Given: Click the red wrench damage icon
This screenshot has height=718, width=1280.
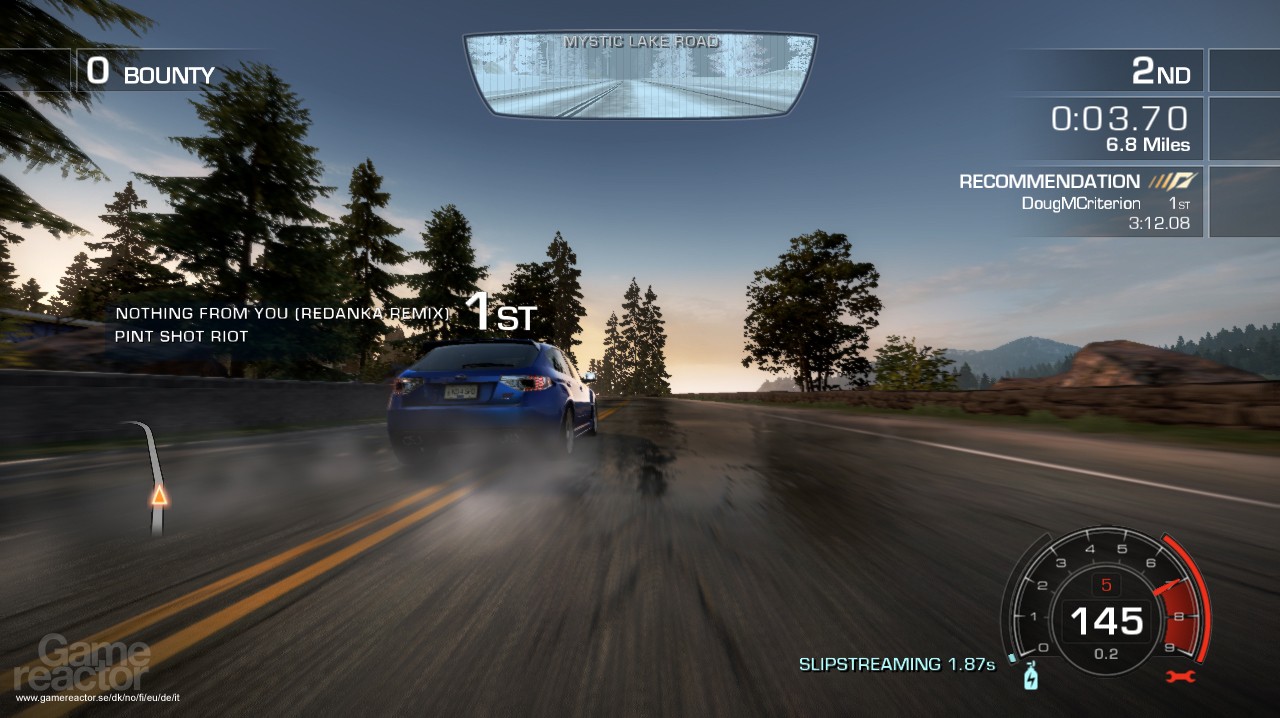Looking at the screenshot, I should pyautogui.click(x=1181, y=677).
